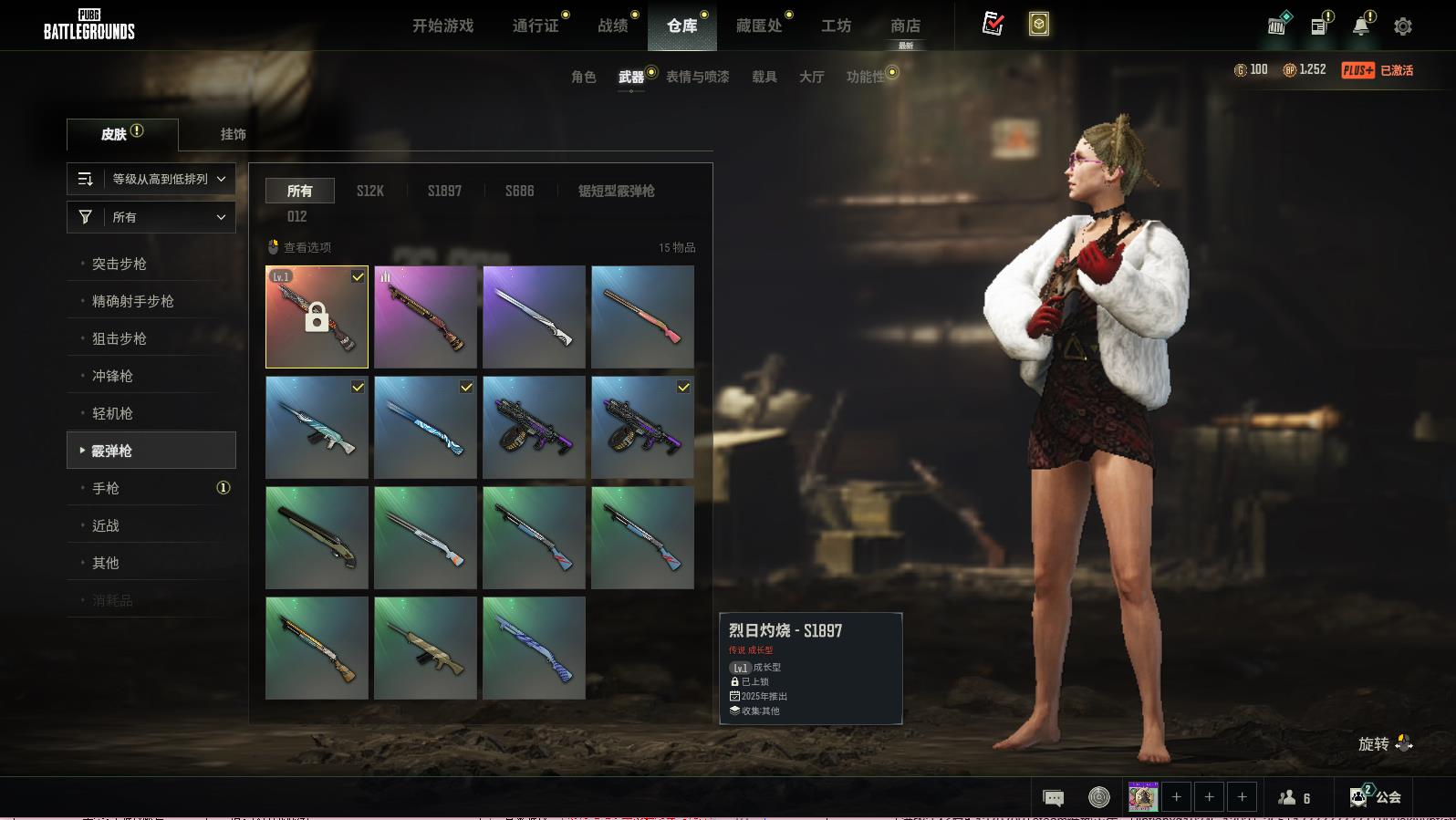Switch to the 工坊 workshop tab
Screen dimensions: 1456x820
click(836, 26)
